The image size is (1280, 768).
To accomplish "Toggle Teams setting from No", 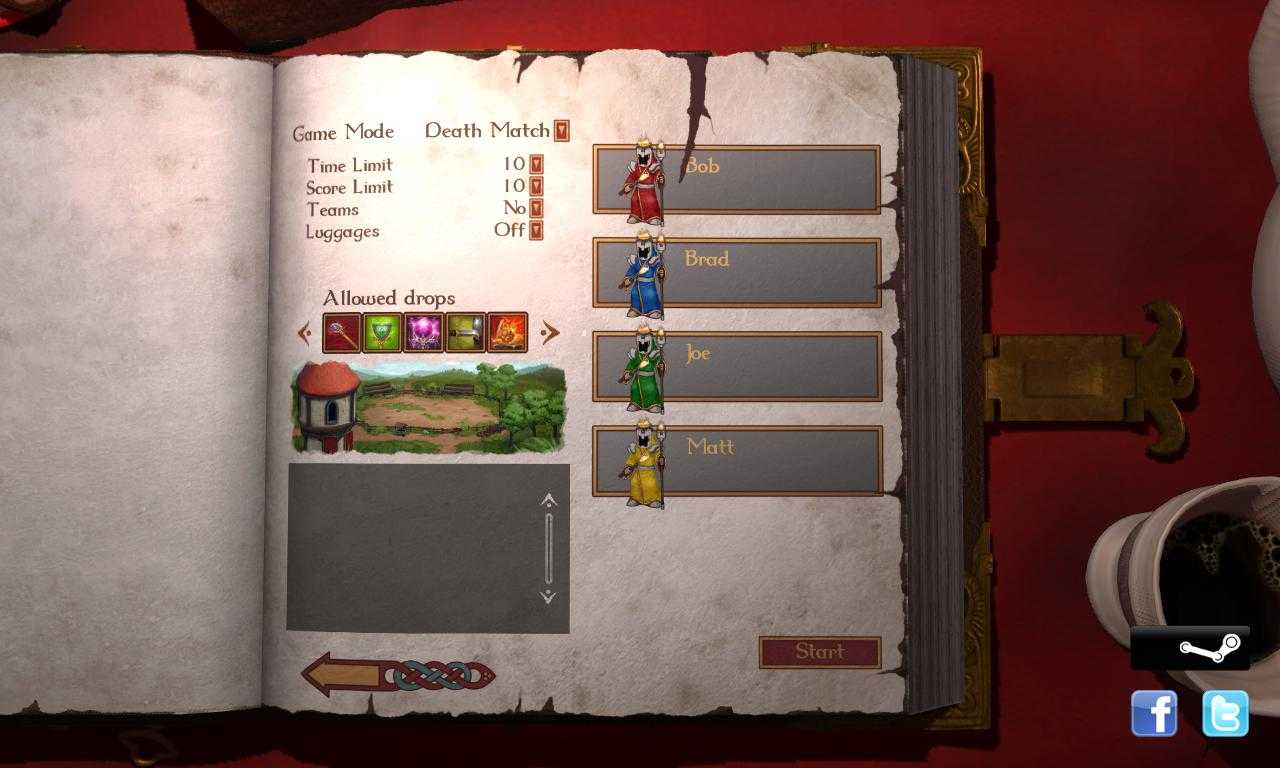I will coord(537,209).
